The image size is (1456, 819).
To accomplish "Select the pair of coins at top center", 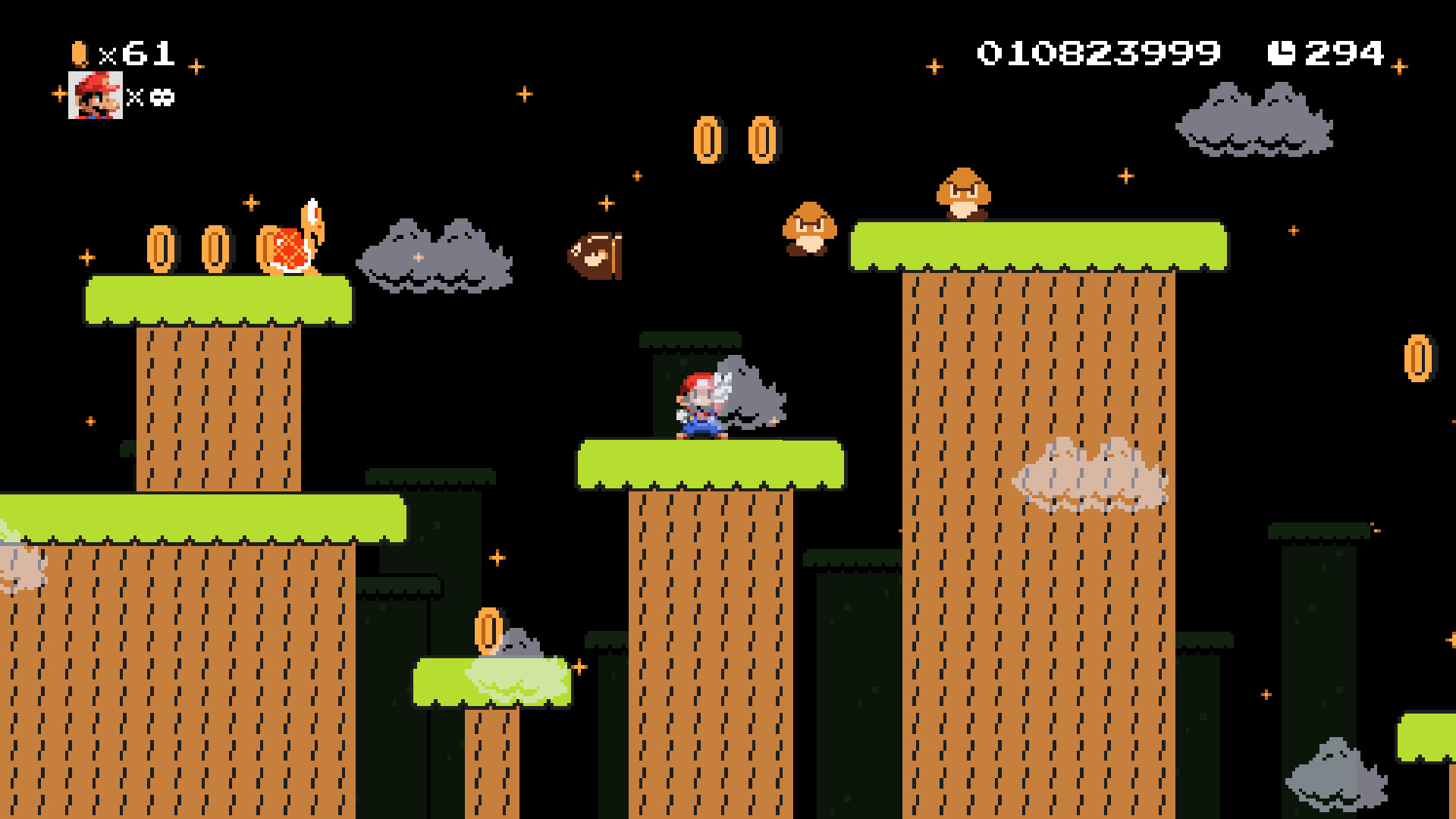I will tap(736, 139).
